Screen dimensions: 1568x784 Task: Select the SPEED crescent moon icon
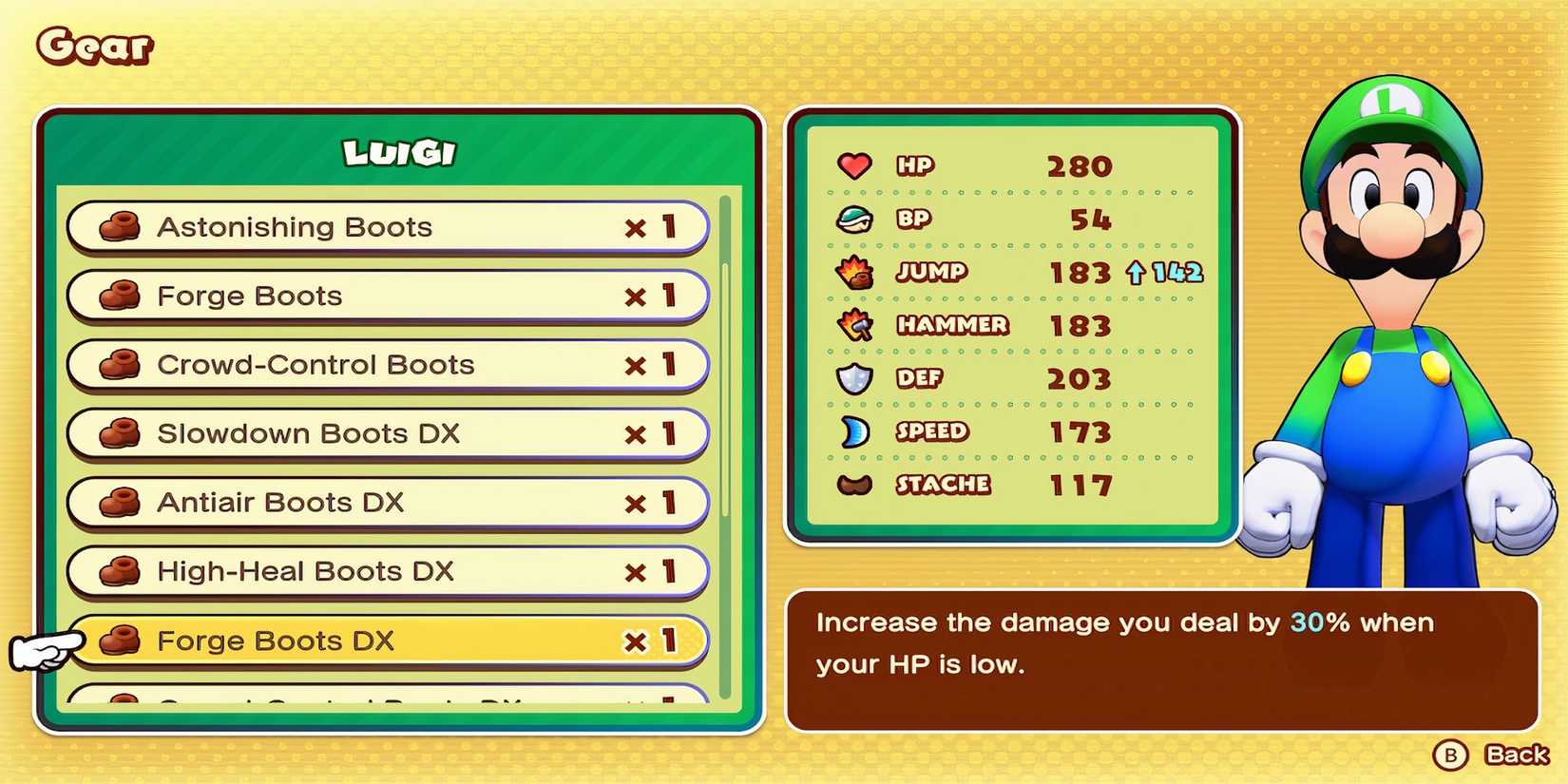(854, 431)
